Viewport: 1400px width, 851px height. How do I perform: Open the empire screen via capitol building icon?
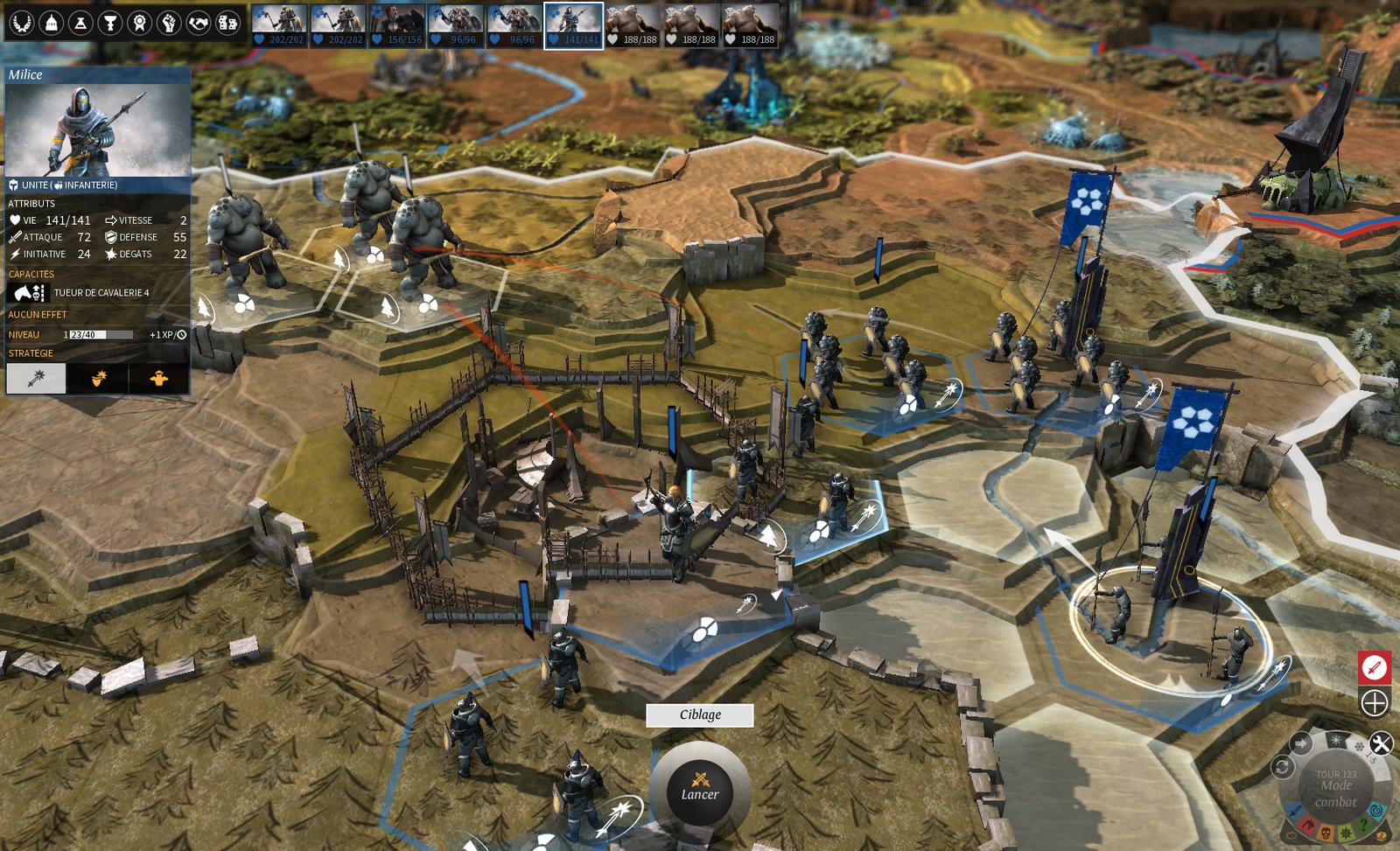[50, 23]
